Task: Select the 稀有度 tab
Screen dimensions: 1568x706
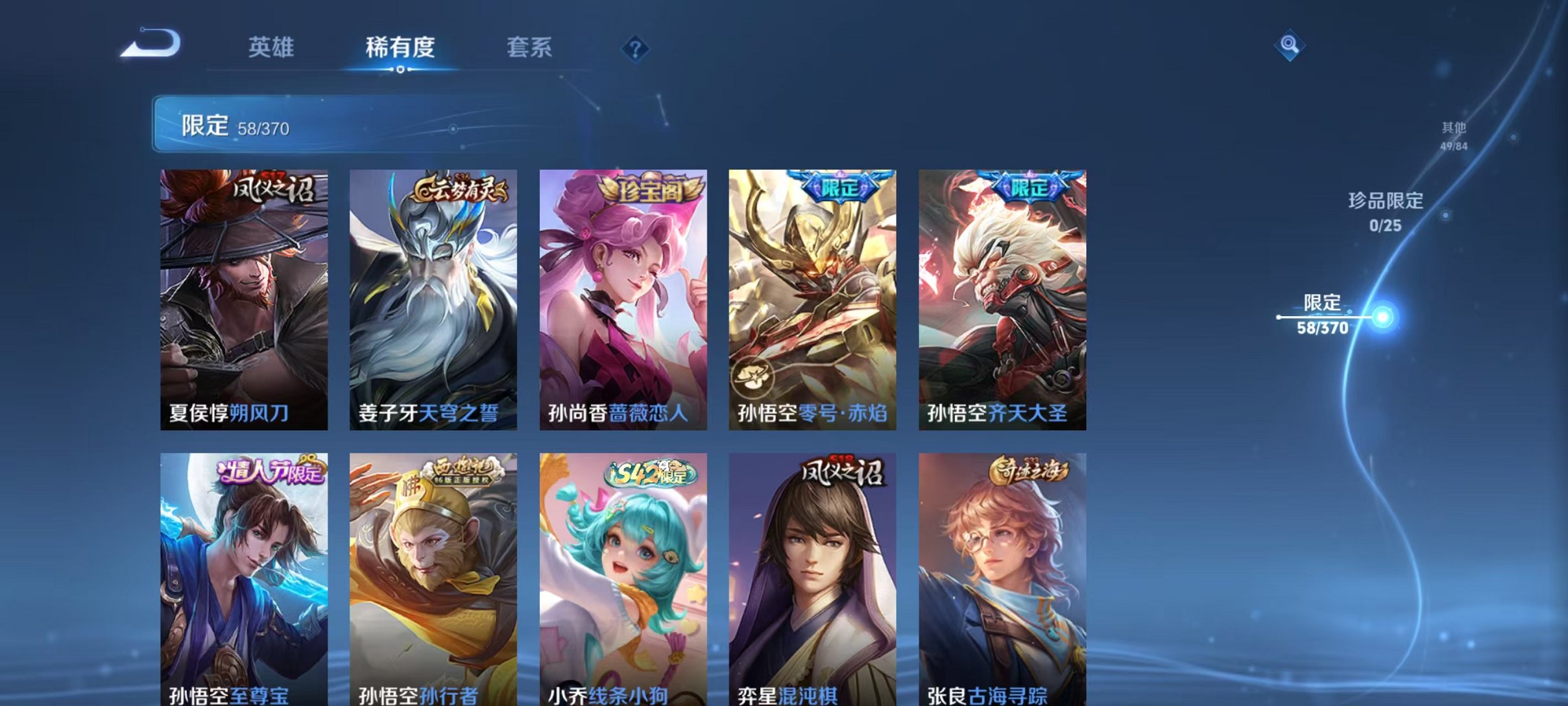Action: click(400, 47)
